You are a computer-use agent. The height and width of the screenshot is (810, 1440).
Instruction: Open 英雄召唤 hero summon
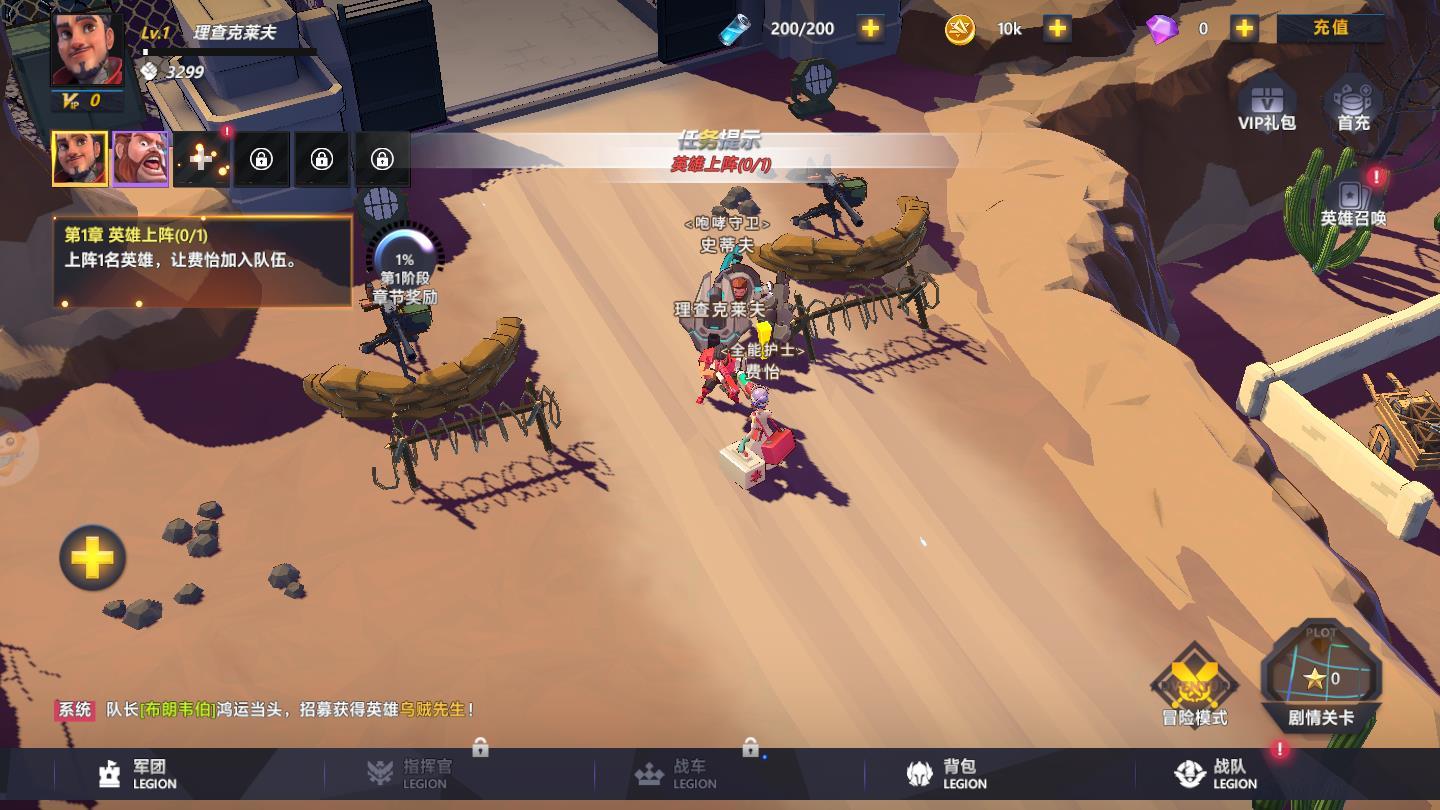tap(1353, 200)
